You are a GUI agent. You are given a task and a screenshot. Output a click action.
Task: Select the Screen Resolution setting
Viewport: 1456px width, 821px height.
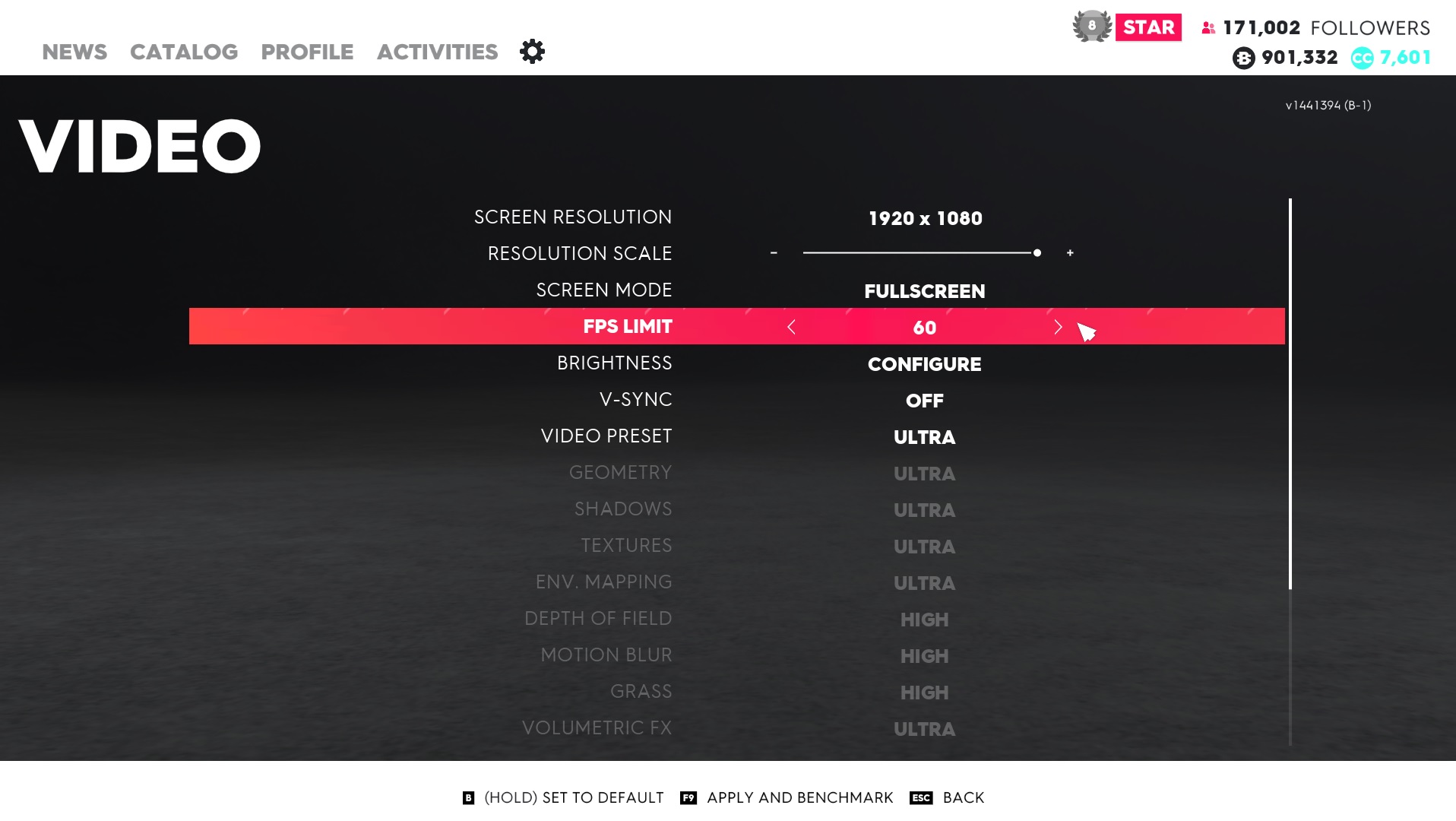point(925,218)
